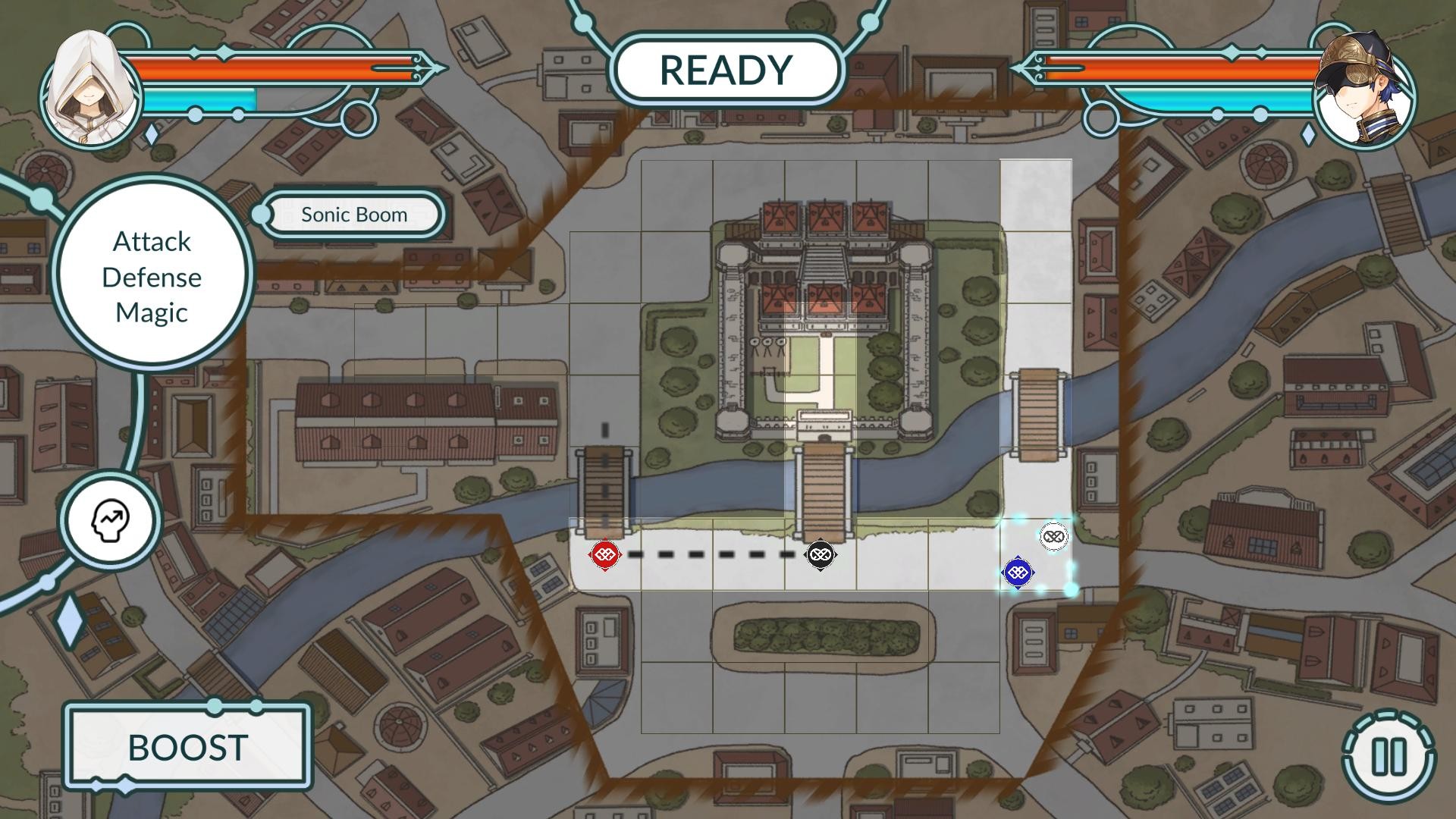The width and height of the screenshot is (1456, 819).
Task: Click the head with arrow icon
Action: click(111, 520)
